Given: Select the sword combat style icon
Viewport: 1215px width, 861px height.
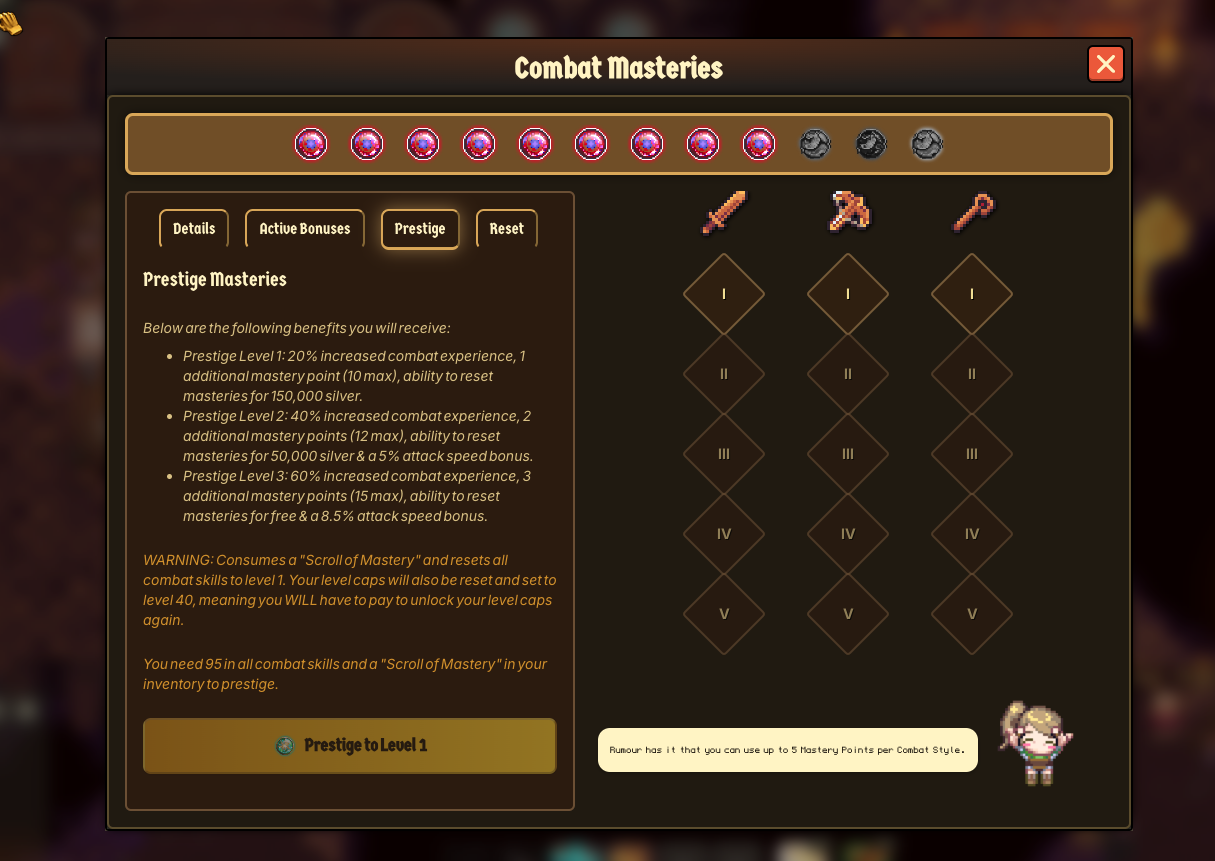Looking at the screenshot, I should point(724,212).
